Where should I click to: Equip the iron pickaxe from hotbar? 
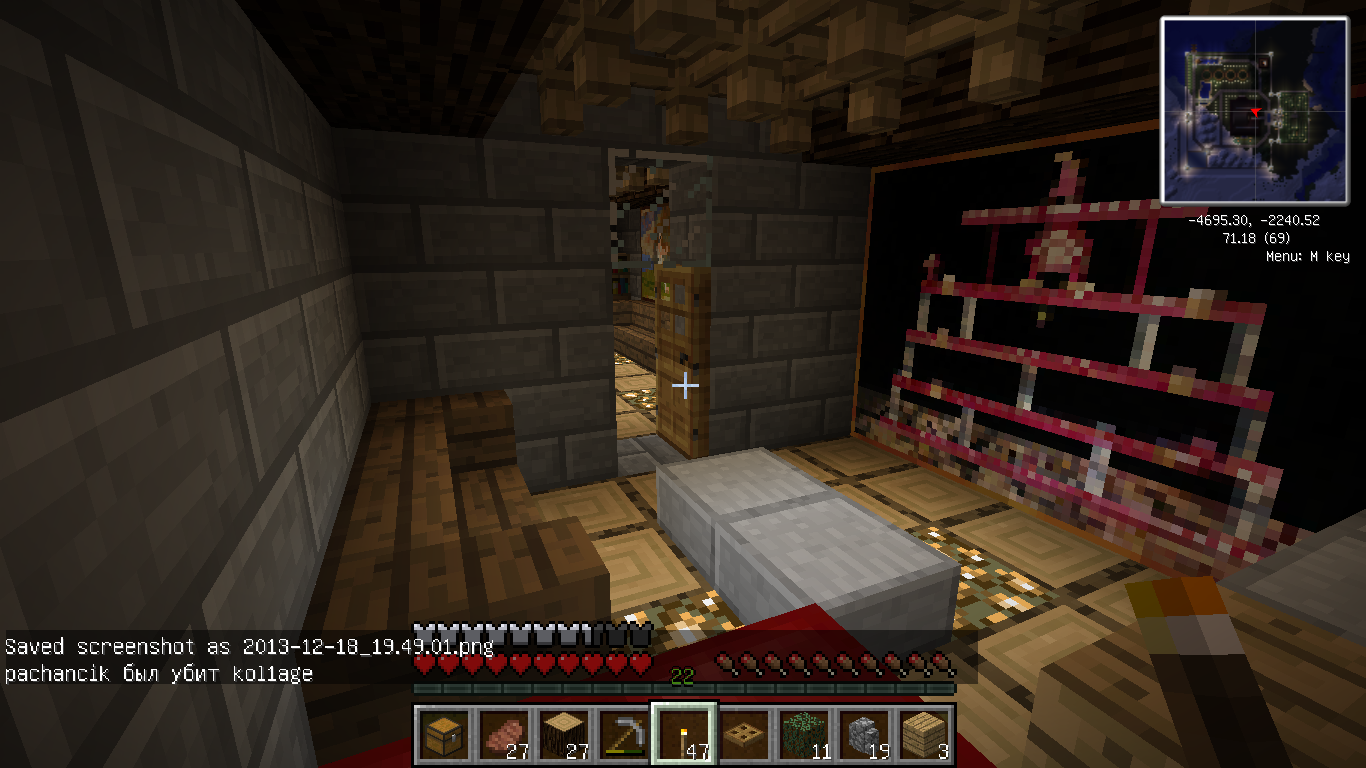click(x=623, y=735)
